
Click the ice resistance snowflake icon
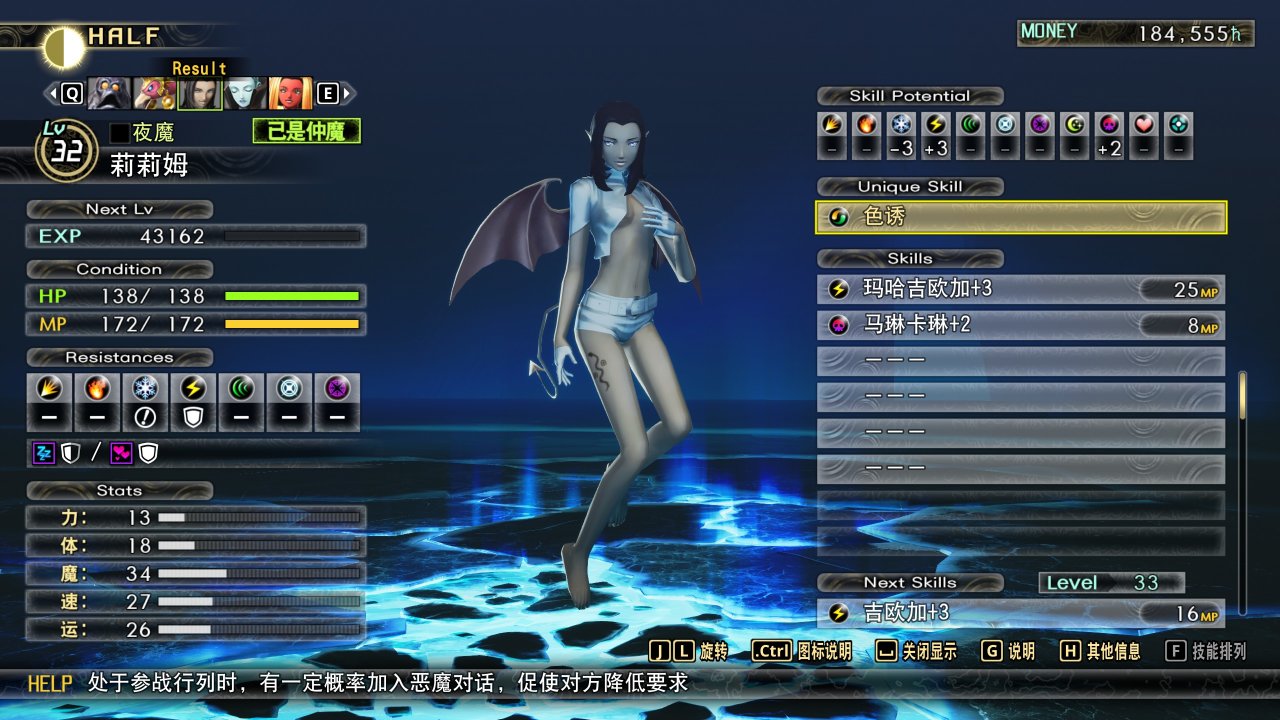point(145,389)
